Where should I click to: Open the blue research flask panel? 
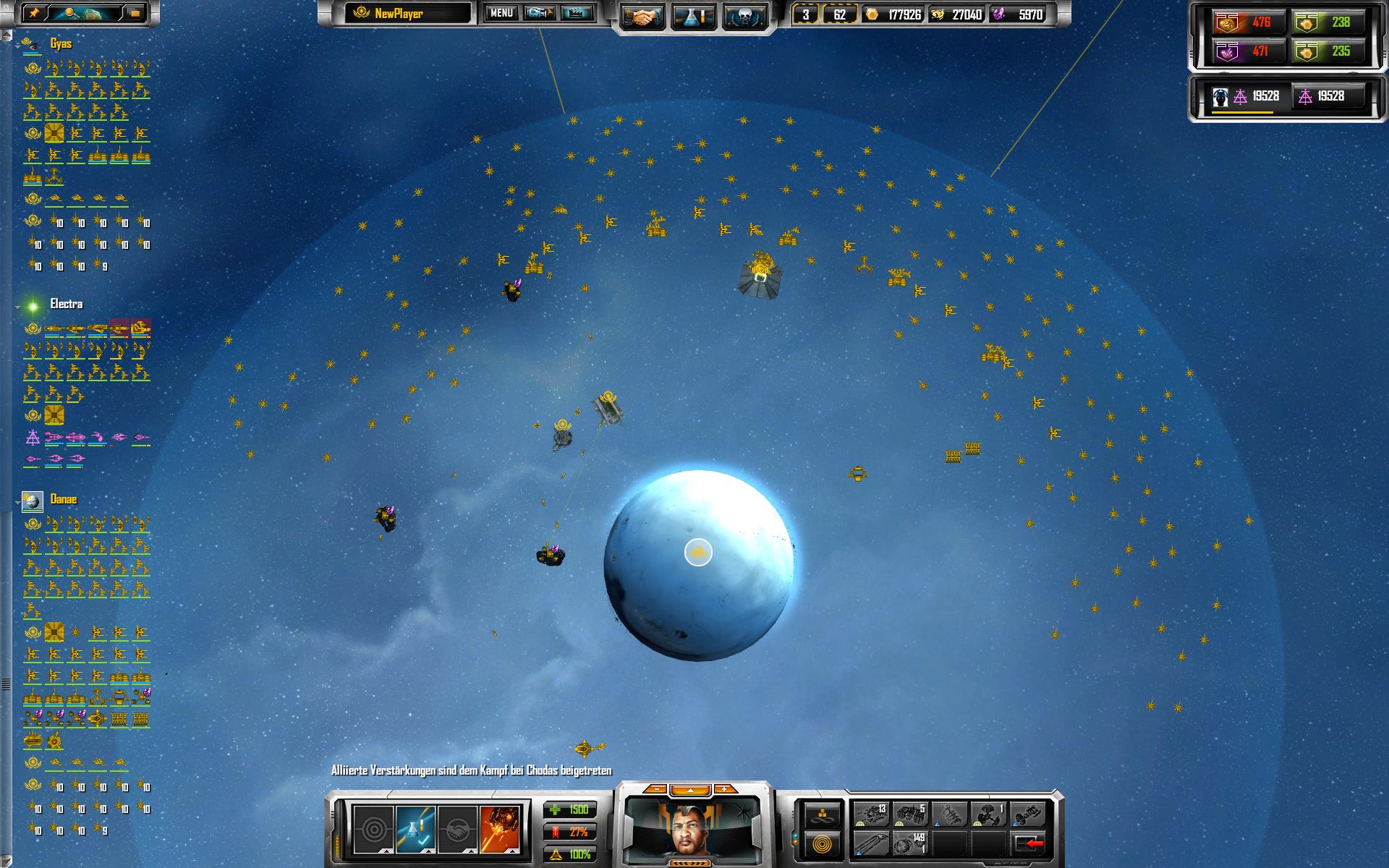[415, 828]
